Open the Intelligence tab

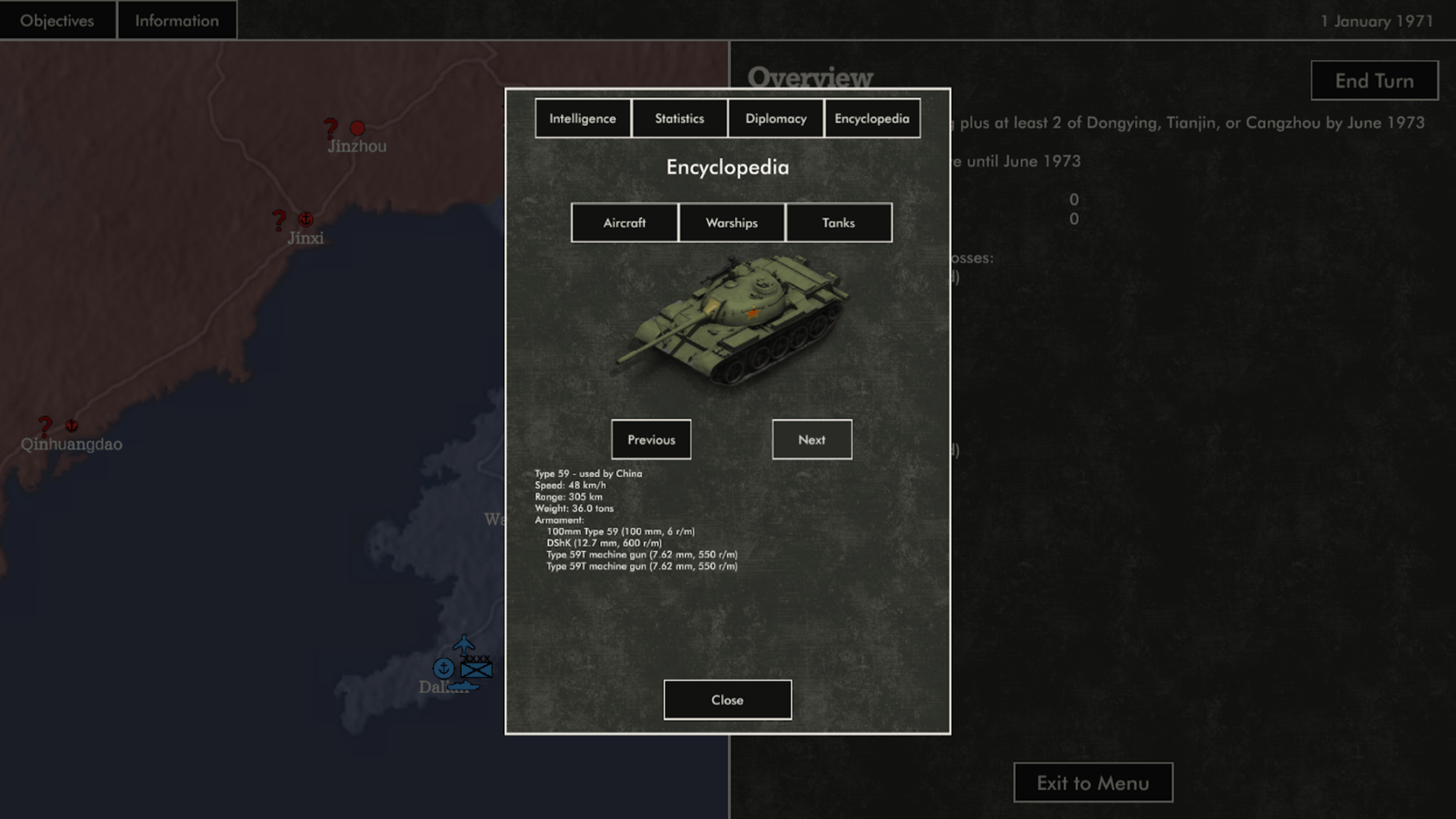[x=582, y=119]
